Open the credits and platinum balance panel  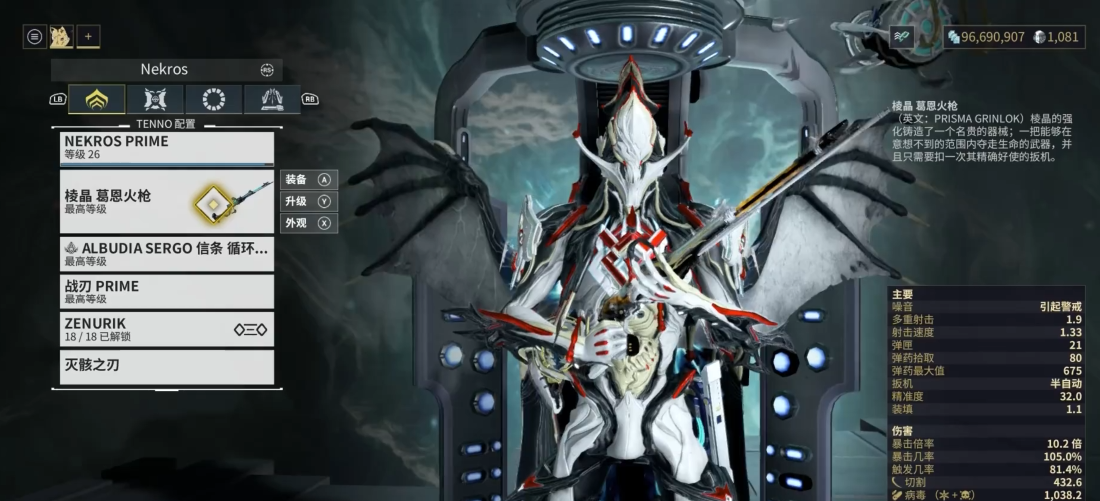(1013, 37)
